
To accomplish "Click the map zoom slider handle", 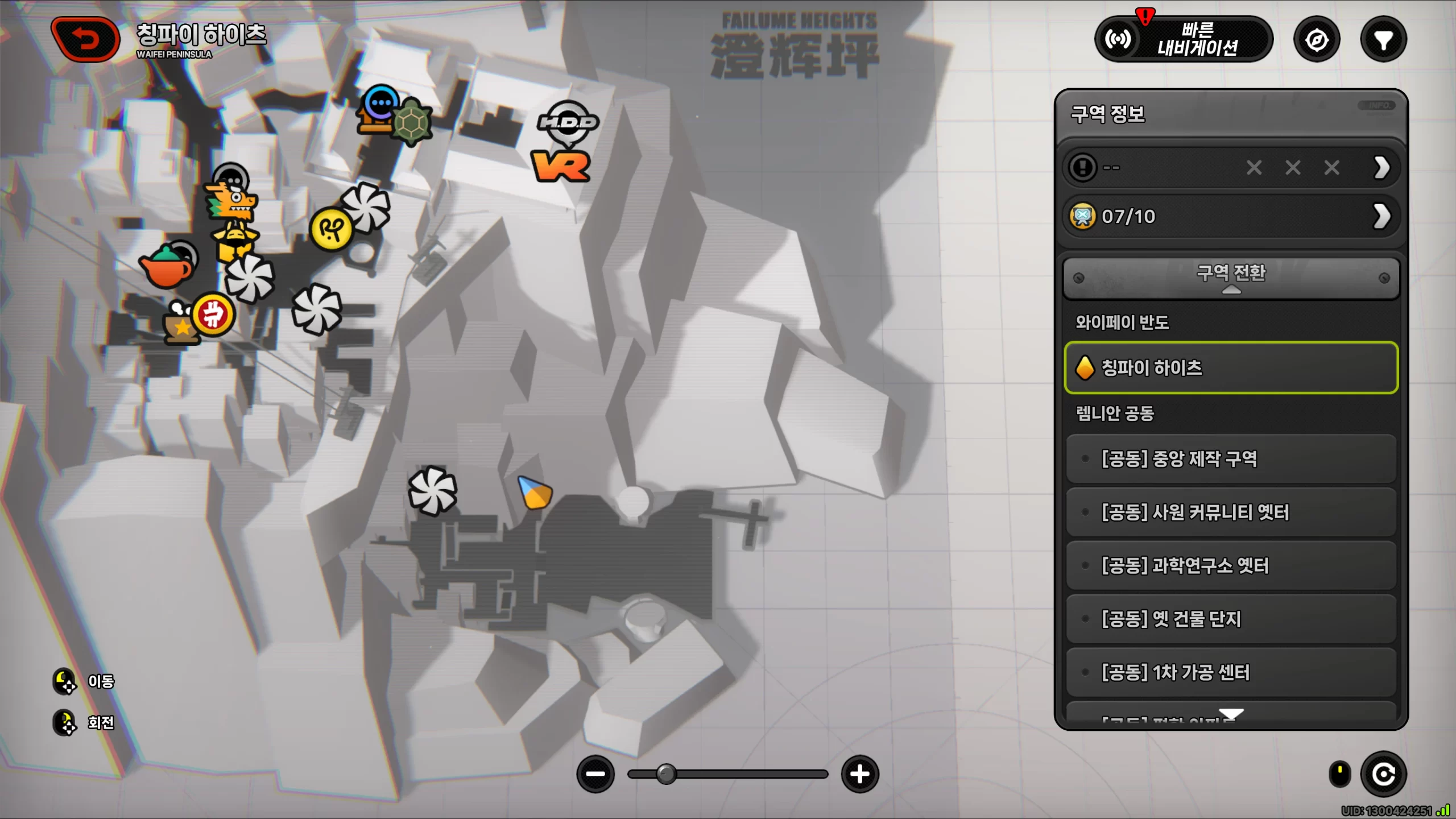I will click(666, 774).
